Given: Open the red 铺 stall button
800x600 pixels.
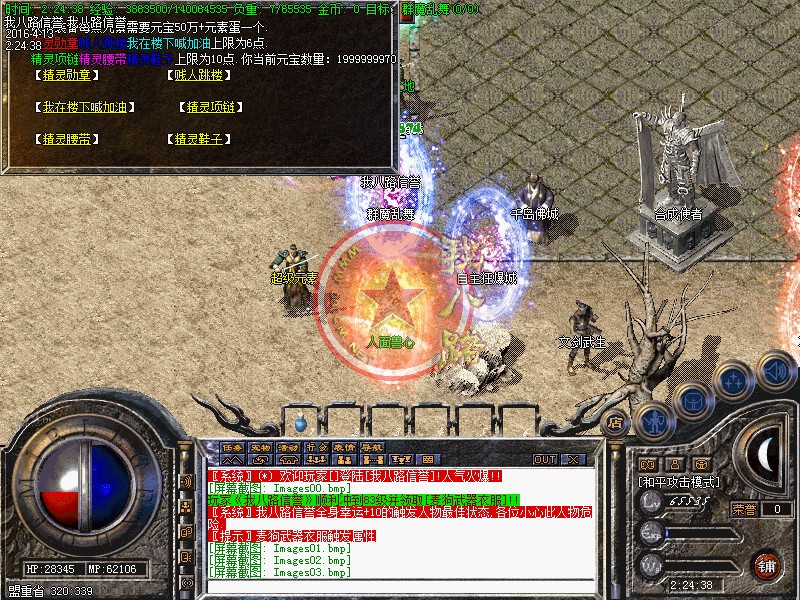Looking at the screenshot, I should click(x=767, y=563).
